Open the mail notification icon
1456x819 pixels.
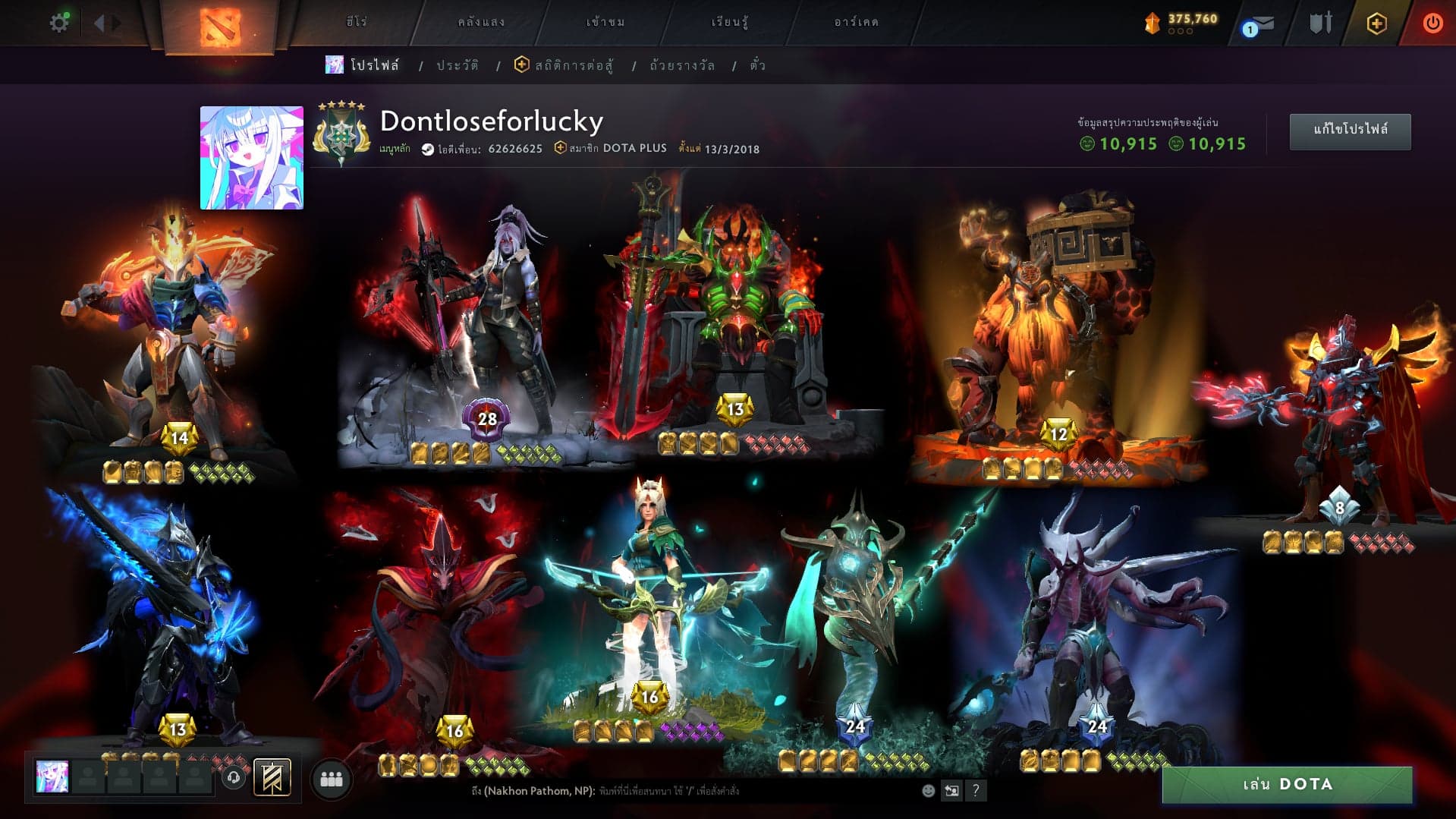[1258, 25]
